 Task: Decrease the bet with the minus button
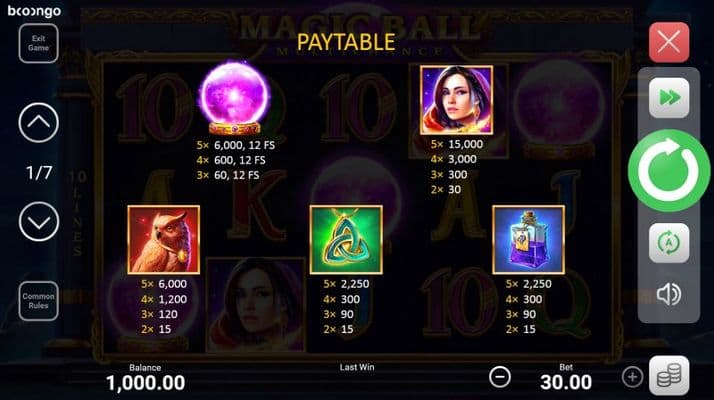(500, 377)
